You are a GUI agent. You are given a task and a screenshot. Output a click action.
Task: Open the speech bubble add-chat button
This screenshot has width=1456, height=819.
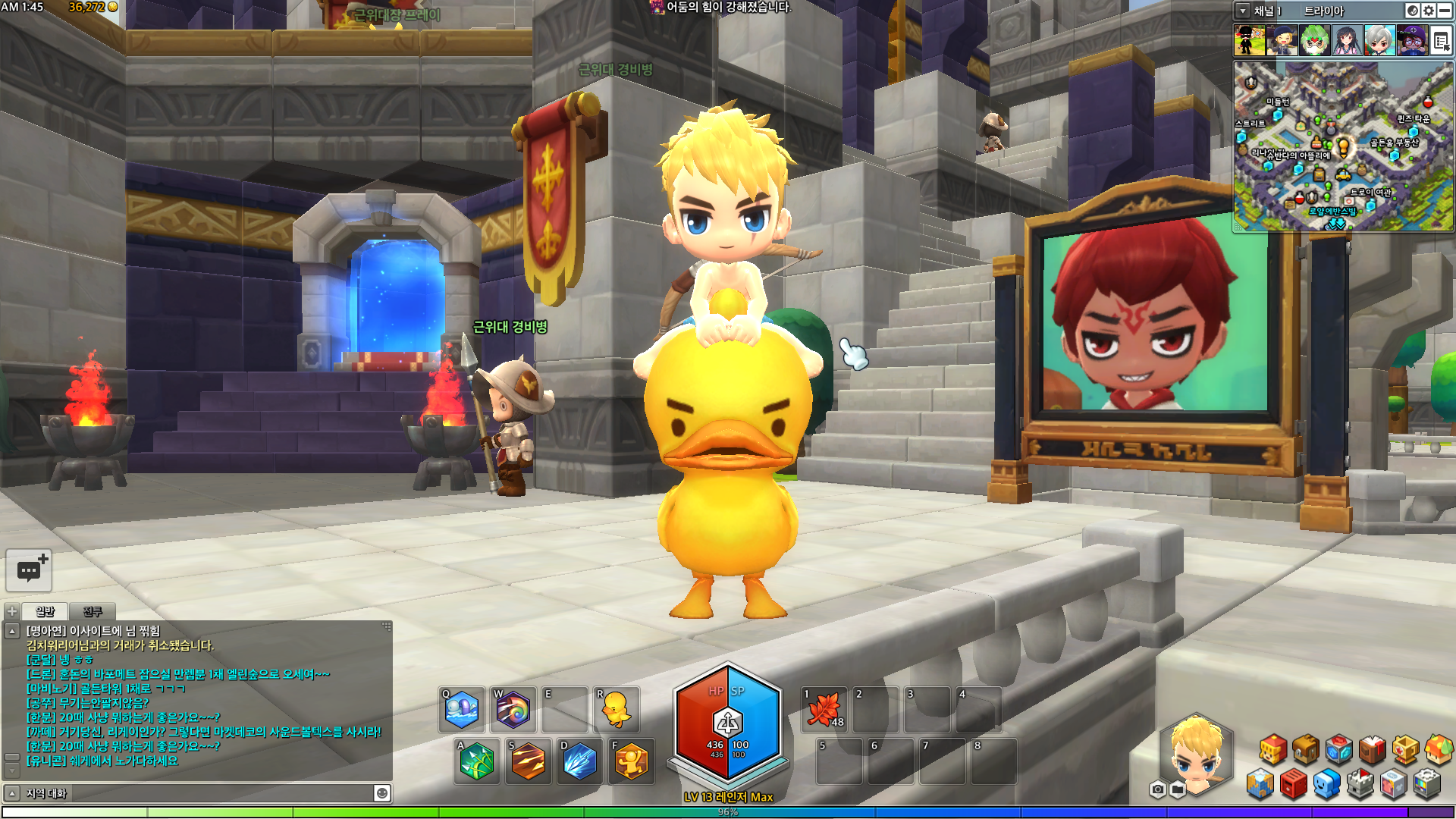pos(29,570)
